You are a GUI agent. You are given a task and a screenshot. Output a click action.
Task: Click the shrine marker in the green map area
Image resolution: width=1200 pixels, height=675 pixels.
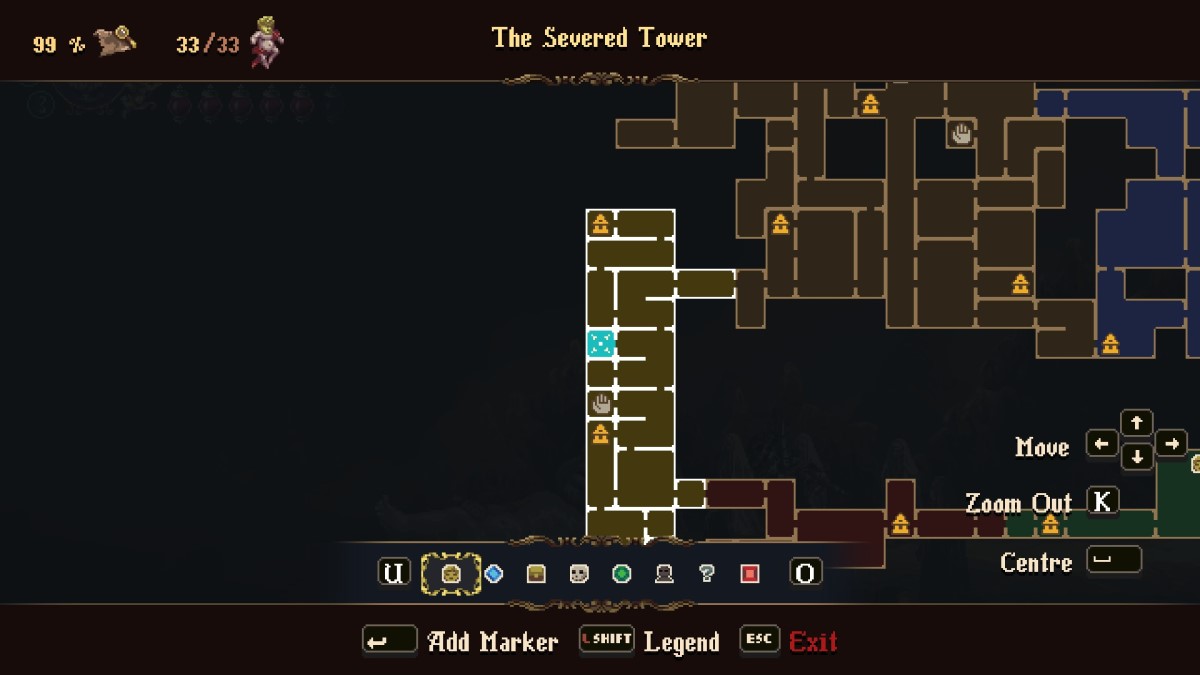1050,524
